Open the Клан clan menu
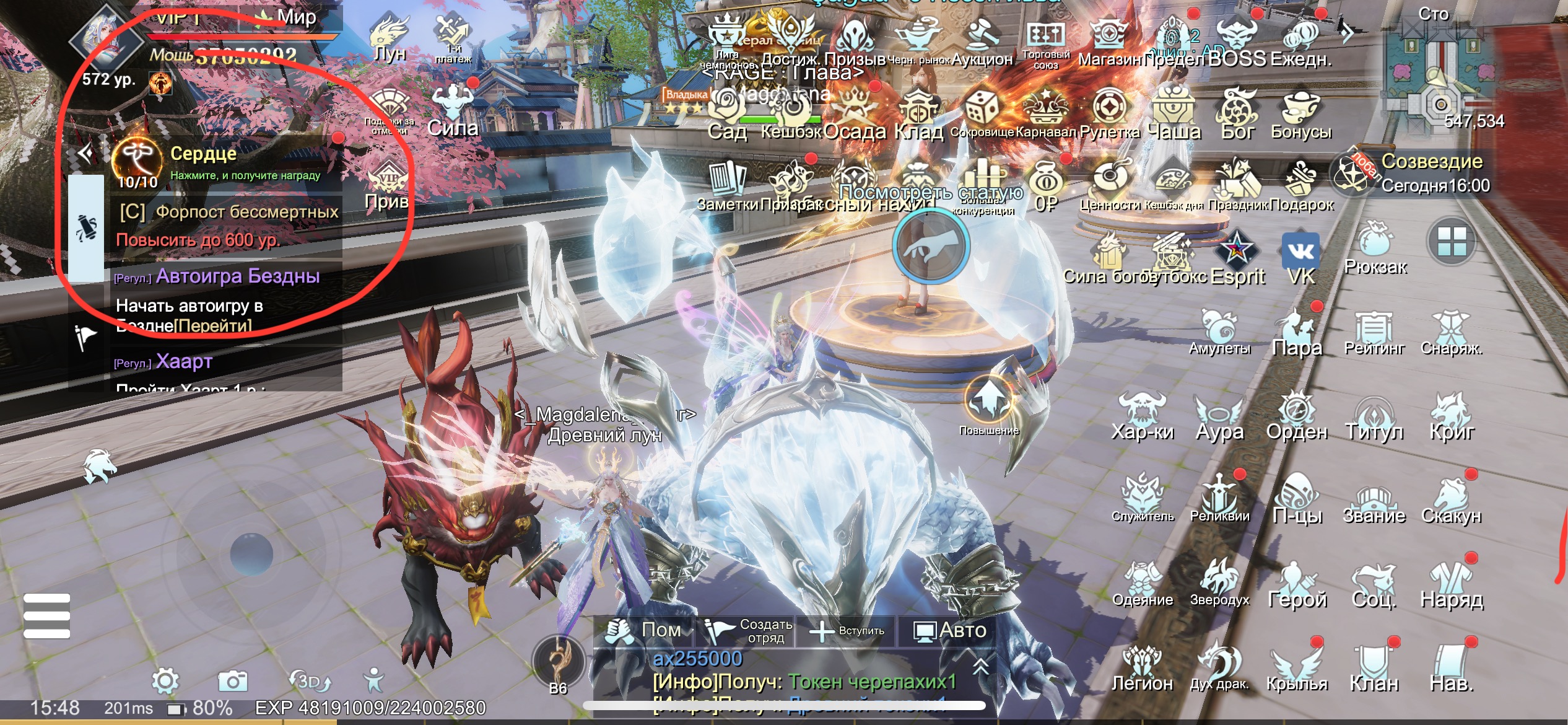This screenshot has height=725, width=1568. 1374,668
